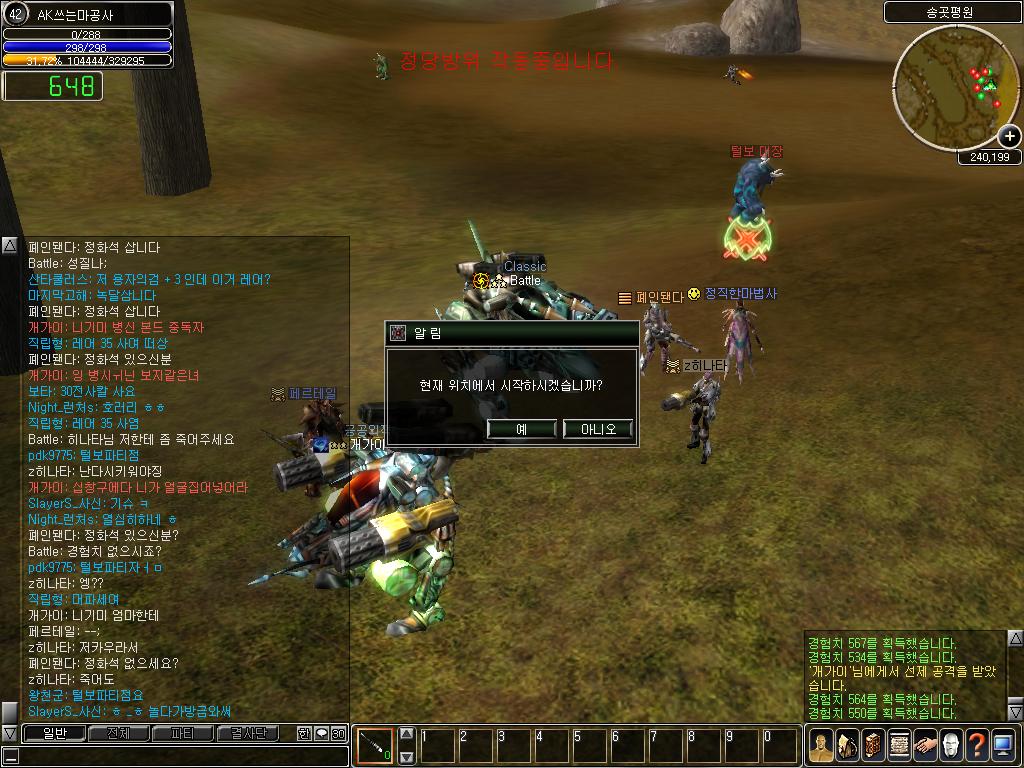Image resolution: width=1024 pixels, height=768 pixels.
Task: Switch to the 일반 chat tab
Action: tap(54, 733)
